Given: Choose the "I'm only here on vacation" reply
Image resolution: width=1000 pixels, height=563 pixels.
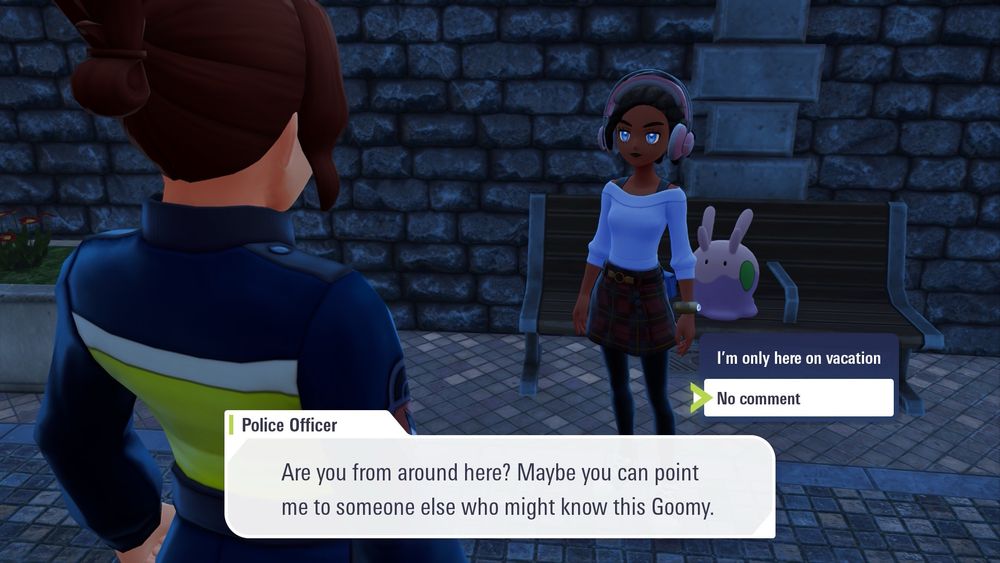Looking at the screenshot, I should tap(798, 358).
